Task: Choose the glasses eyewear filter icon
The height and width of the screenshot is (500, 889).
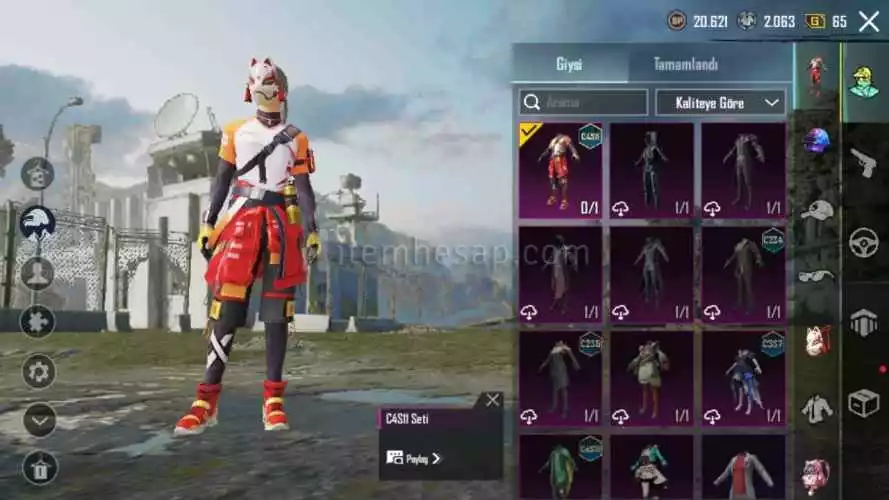Action: coord(817,275)
